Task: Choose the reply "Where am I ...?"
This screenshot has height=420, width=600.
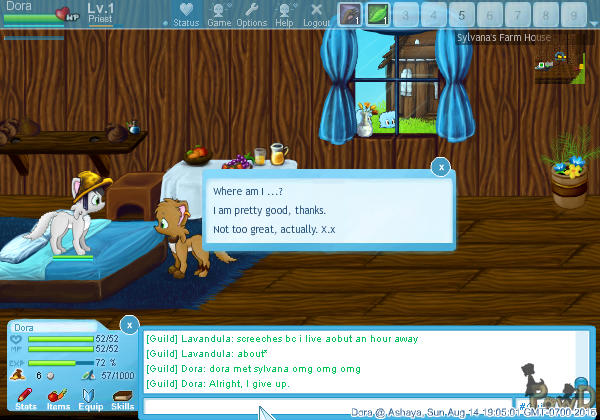Action: coord(247,191)
